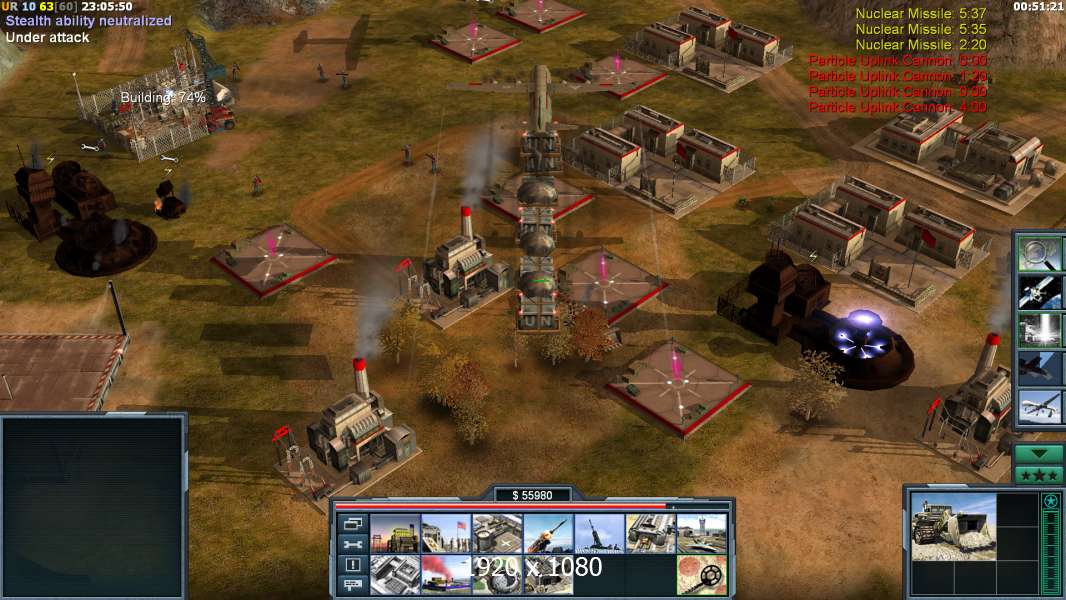Open the exclamation mark beacon button
This screenshot has height=600, width=1066.
point(352,565)
